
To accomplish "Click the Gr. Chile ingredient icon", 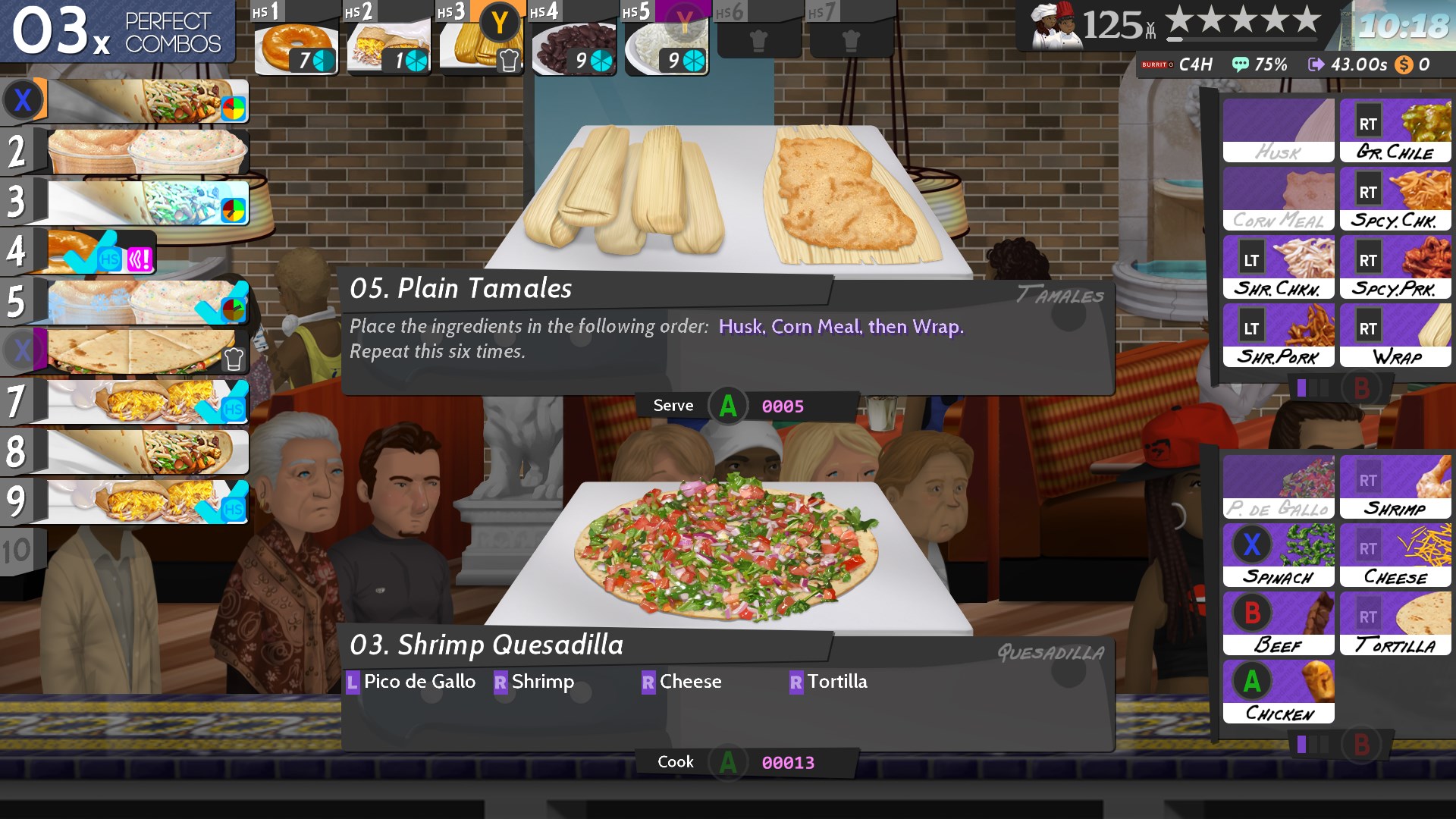I will click(x=1395, y=129).
